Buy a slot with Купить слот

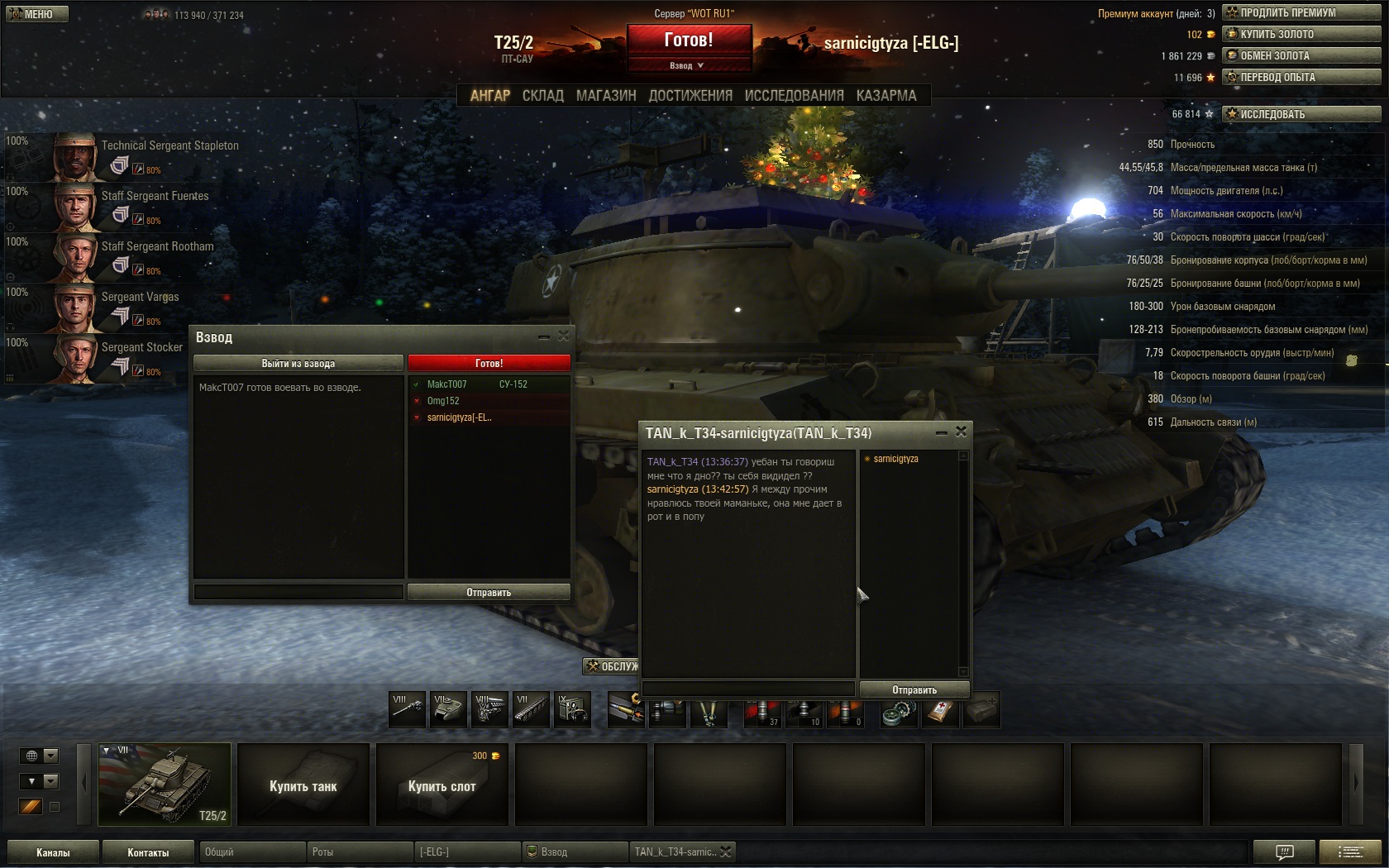point(442,785)
